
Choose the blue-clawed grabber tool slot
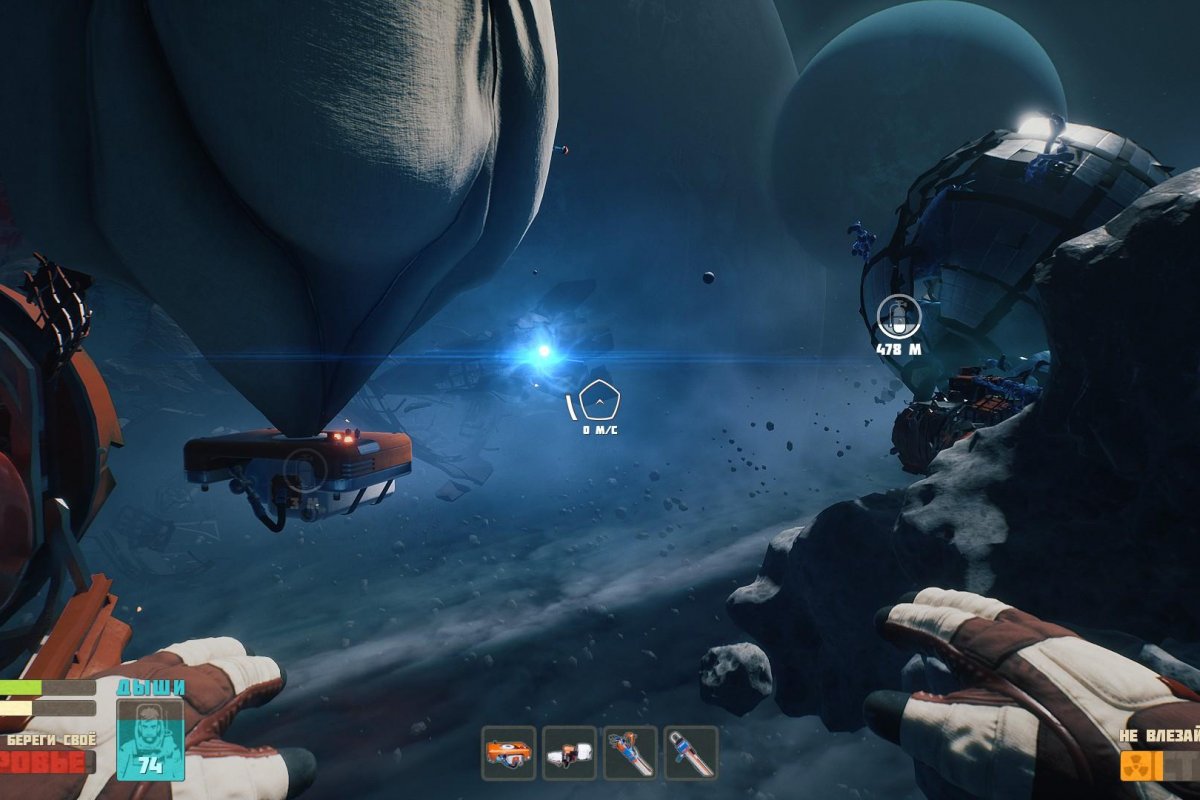(x=630, y=753)
